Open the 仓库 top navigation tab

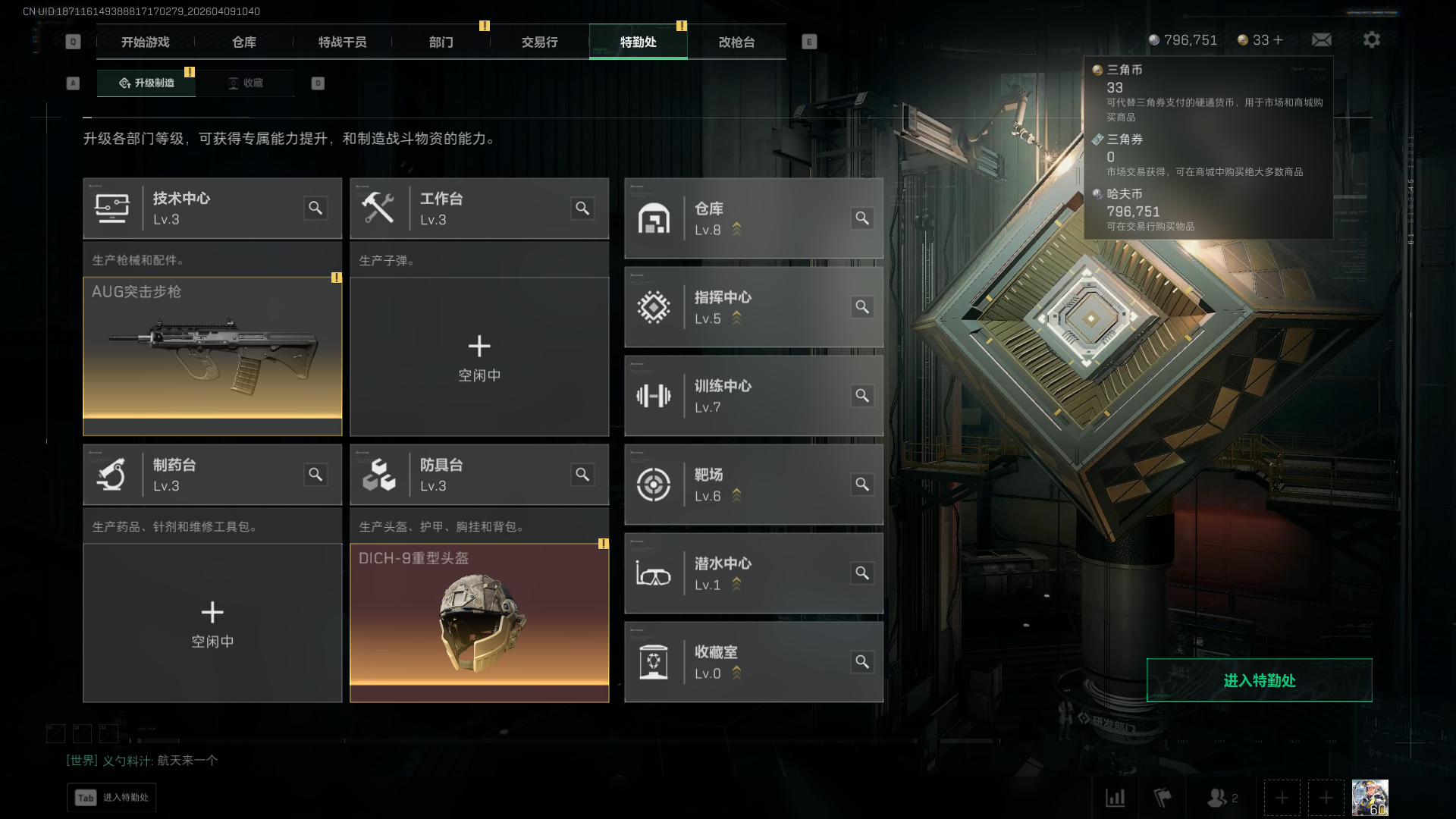click(243, 42)
